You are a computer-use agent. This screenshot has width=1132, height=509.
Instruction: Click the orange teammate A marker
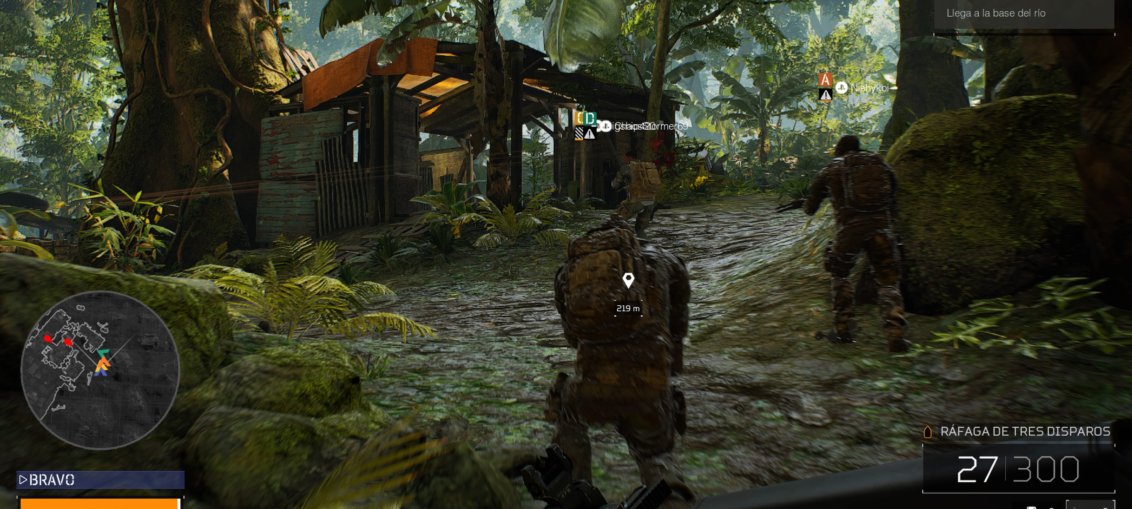click(825, 80)
